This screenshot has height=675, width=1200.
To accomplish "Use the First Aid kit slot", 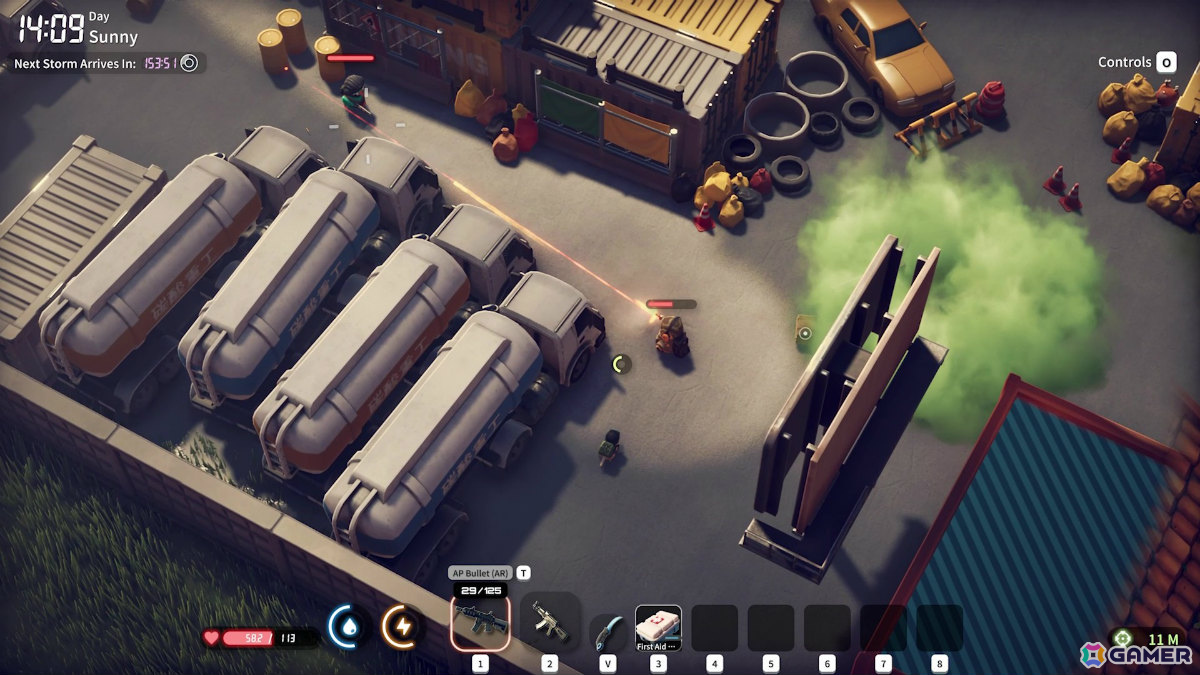I will click(x=658, y=628).
